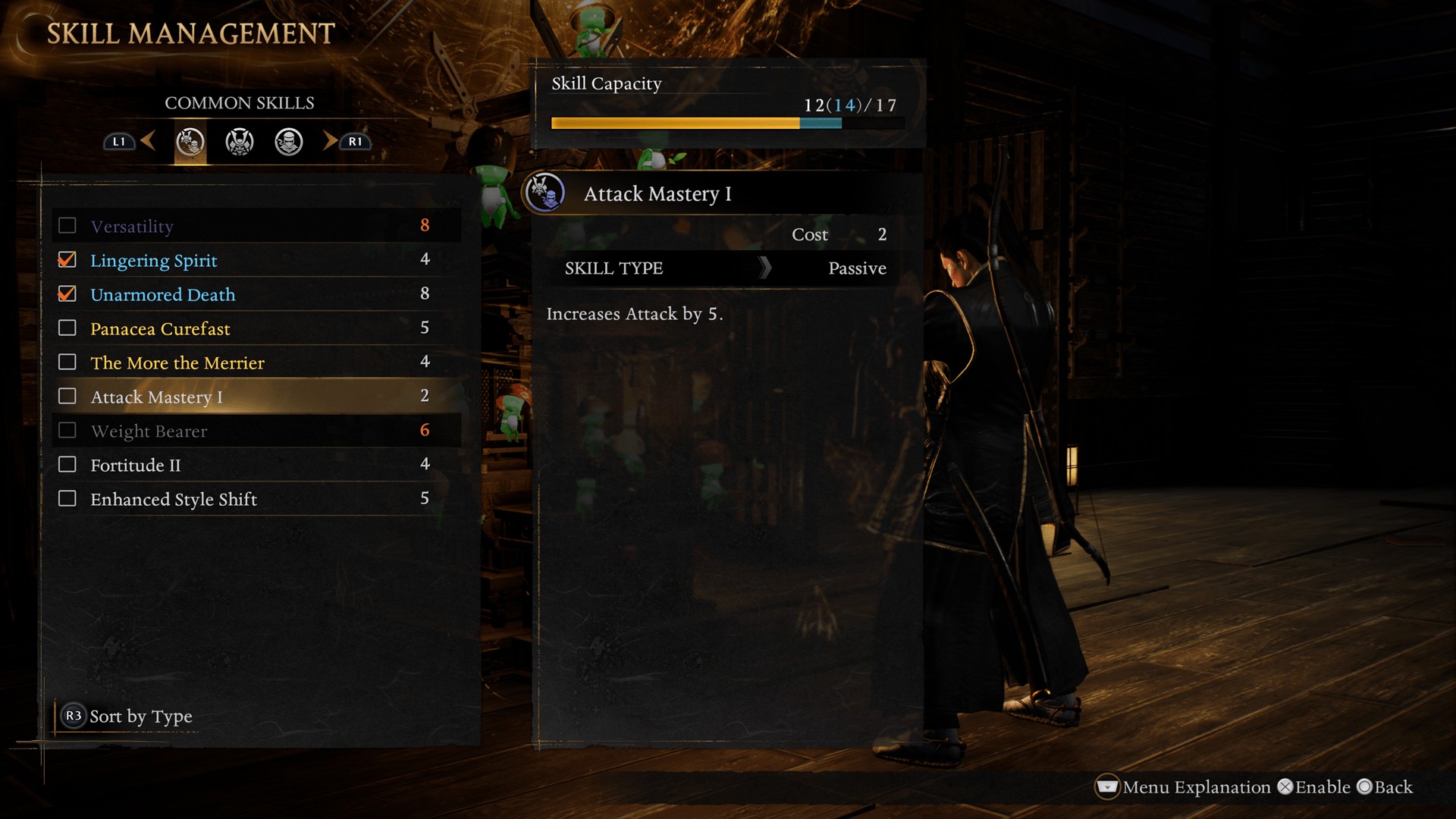Viewport: 1456px width, 819px height.
Task: Choose The More the Merrier skill
Action: 256,362
